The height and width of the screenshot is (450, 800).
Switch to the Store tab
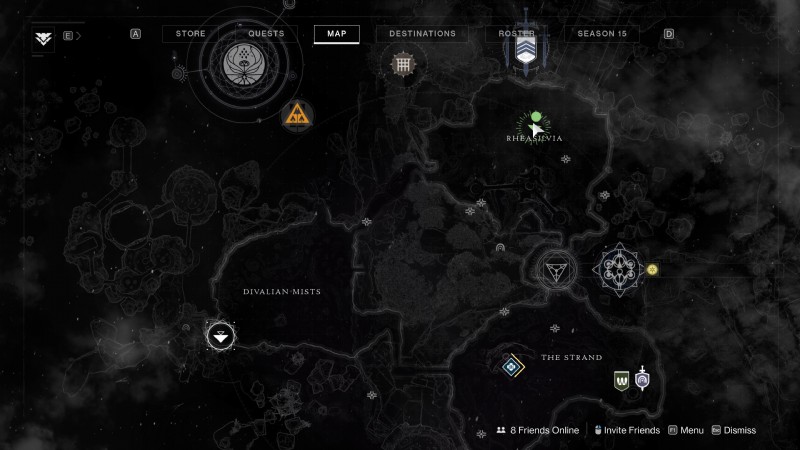(190, 34)
